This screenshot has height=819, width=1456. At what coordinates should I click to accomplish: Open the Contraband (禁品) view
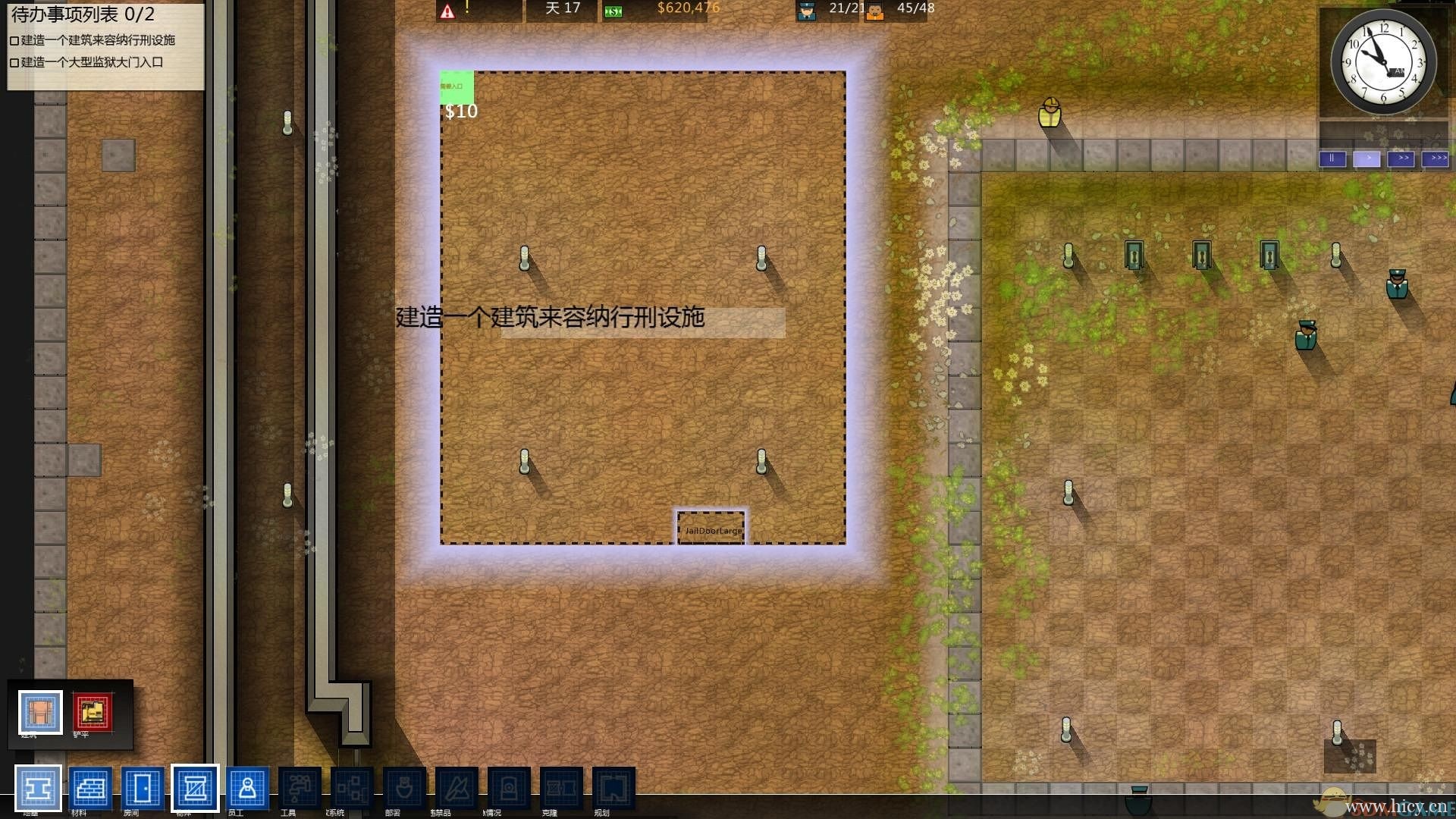point(456,789)
